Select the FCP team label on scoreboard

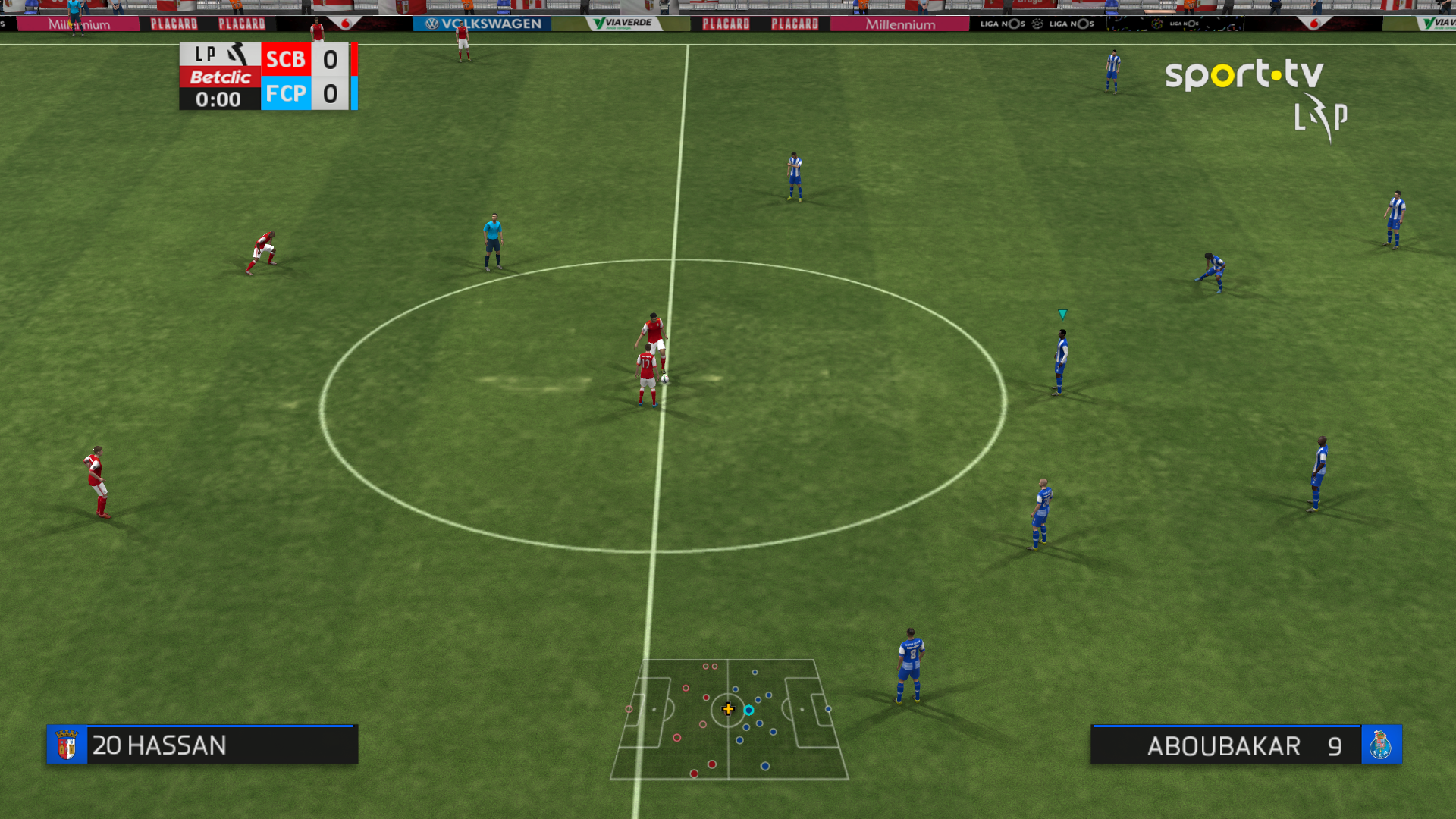285,94
